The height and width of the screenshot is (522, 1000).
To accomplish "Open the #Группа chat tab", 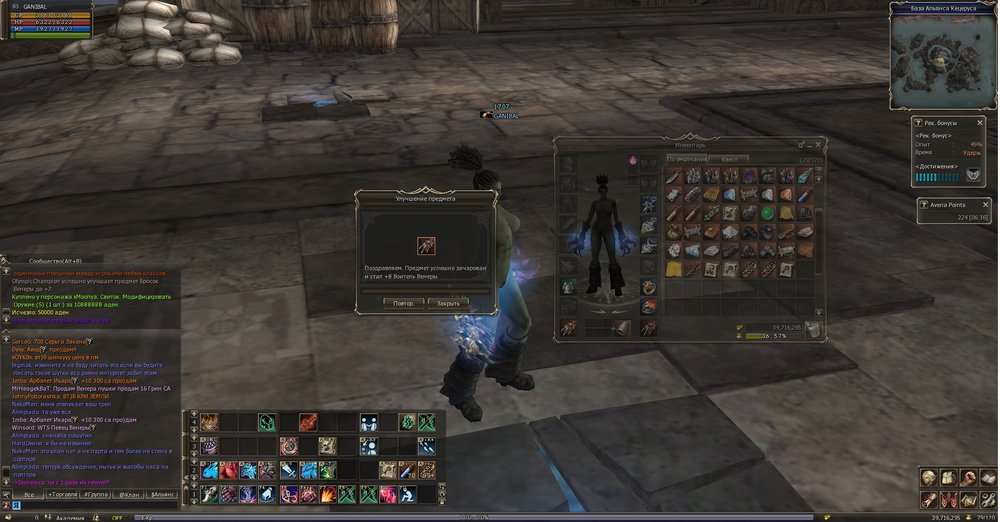I will coord(96,494).
